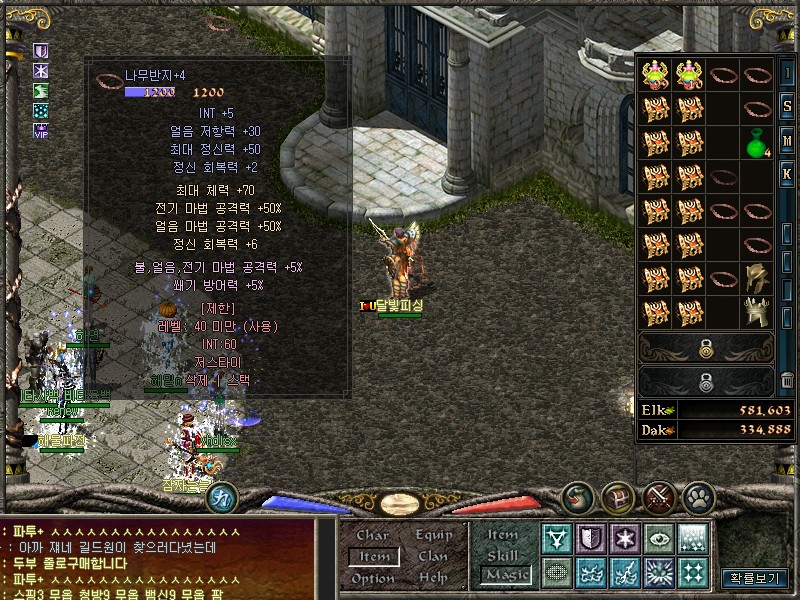This screenshot has height=600, width=800.
Task: Click the round treasure chest button
Action: (x=617, y=497)
